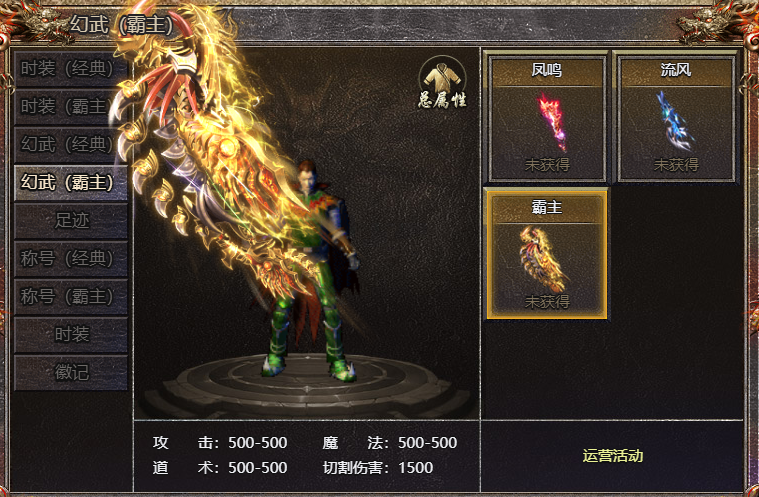Switch to the 足迹 tab
759x497 pixels.
71,220
